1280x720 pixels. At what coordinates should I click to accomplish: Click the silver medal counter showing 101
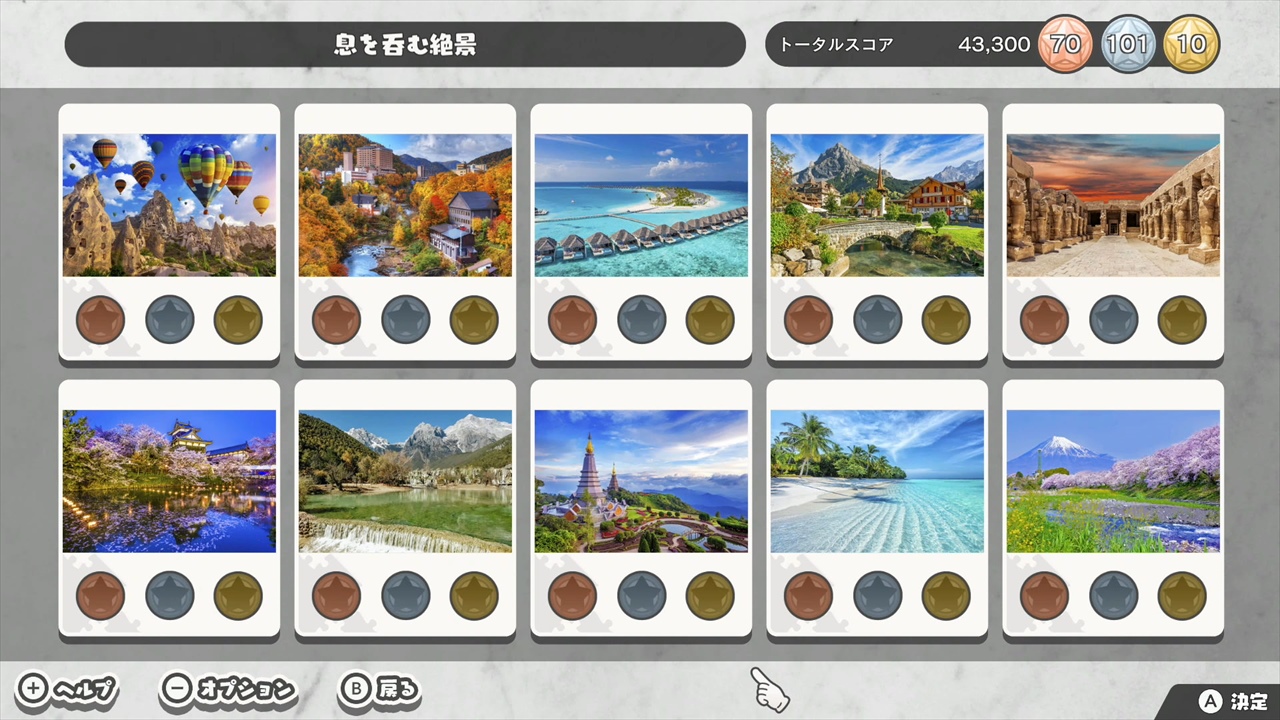[1128, 44]
